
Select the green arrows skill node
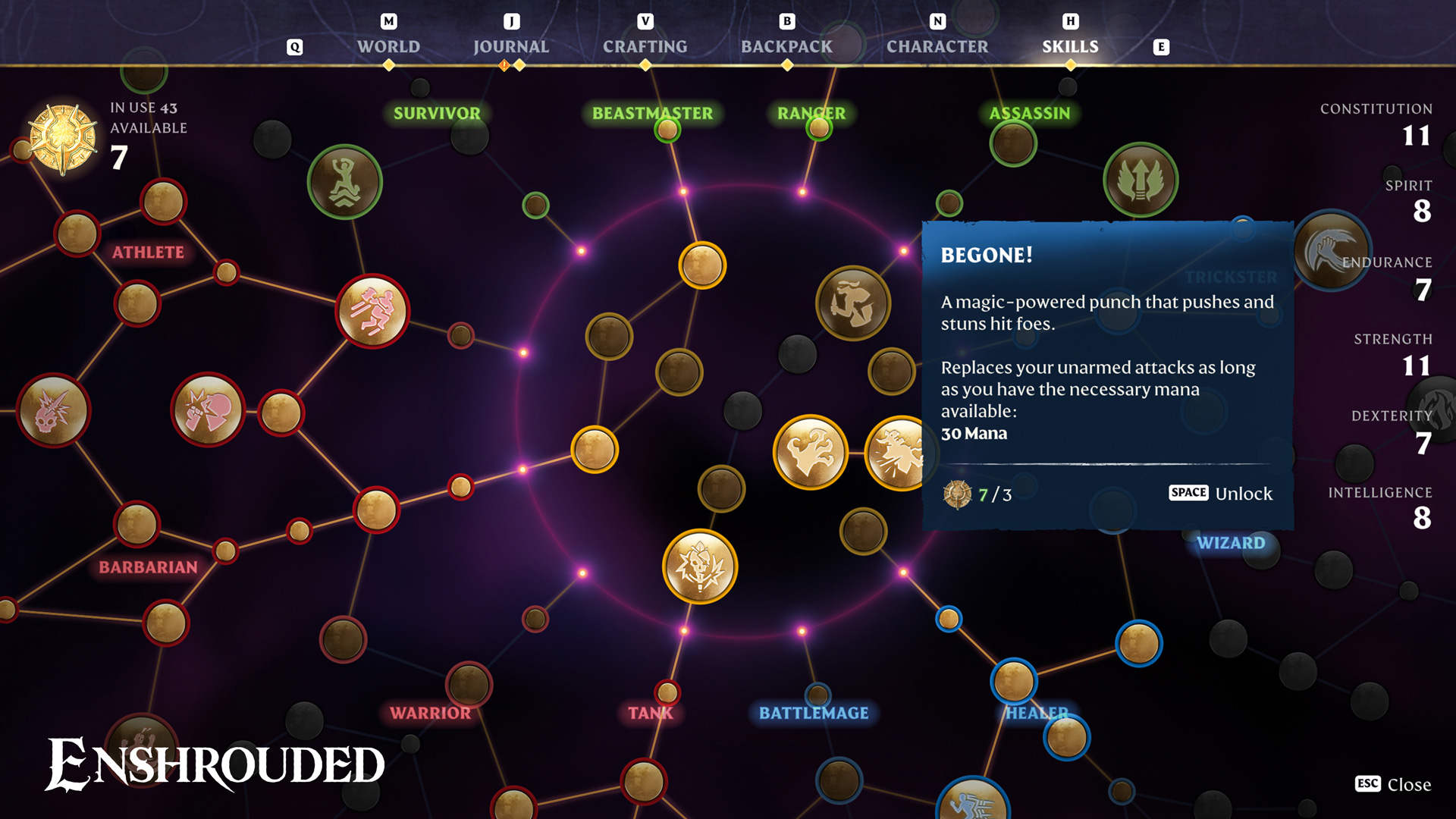point(1141,180)
